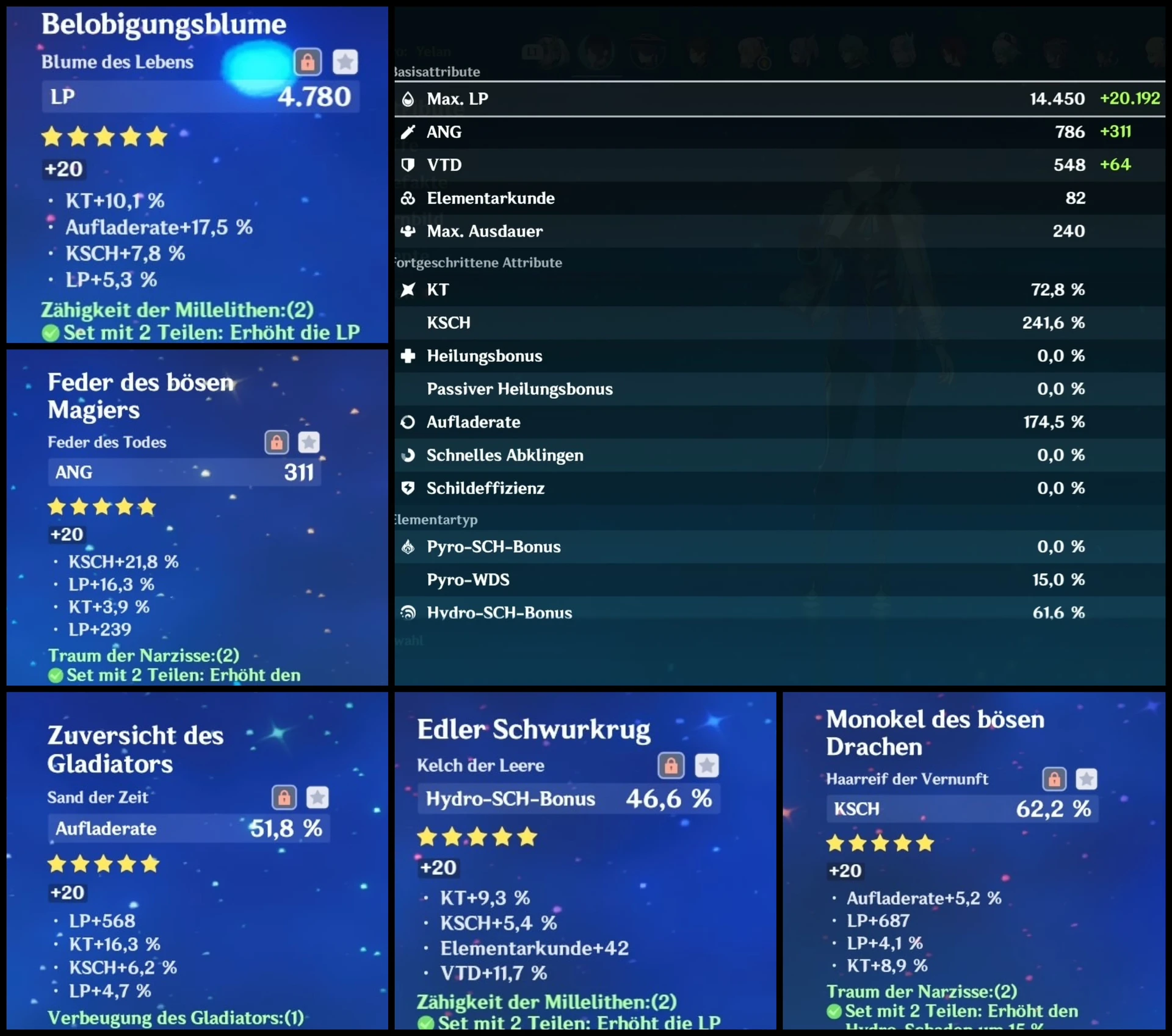1172x1036 pixels.
Task: Click the fifth rarity star on Belobigungsblume
Action: coord(156,137)
